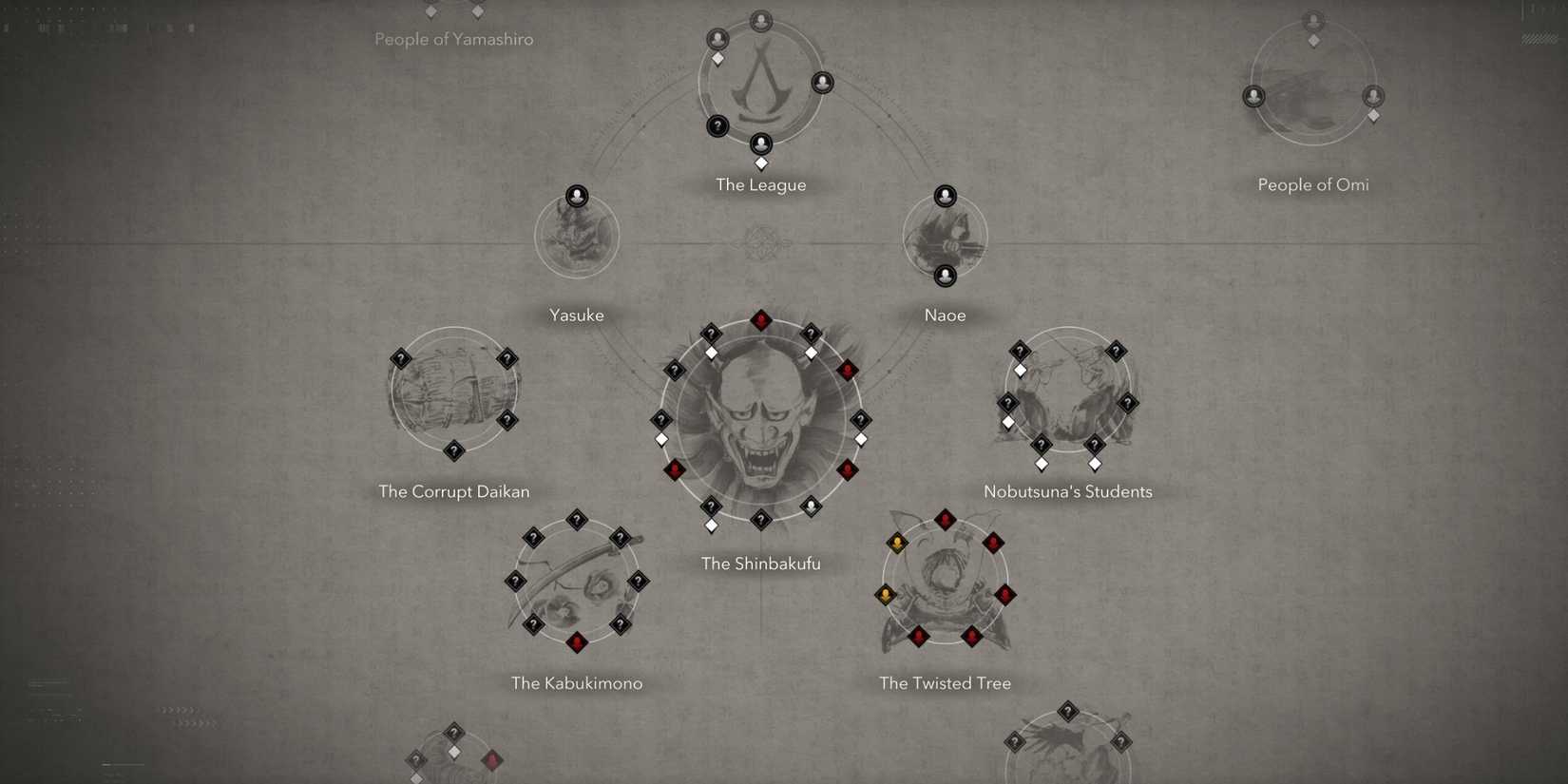Toggle the white diamond marker under The League
The width and height of the screenshot is (1568, 784).
point(761,163)
